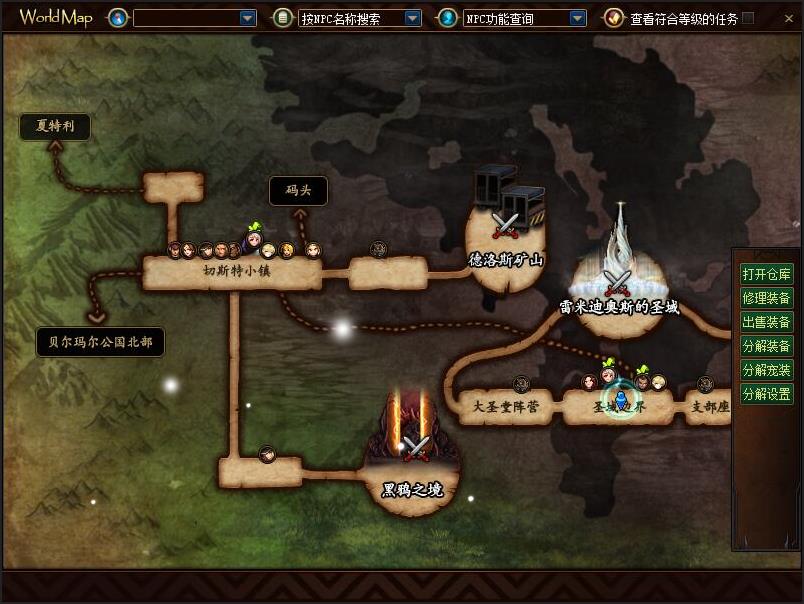Screen dimensions: 804x604
Task: Select the 夏特利 map destination
Action: click(x=55, y=126)
